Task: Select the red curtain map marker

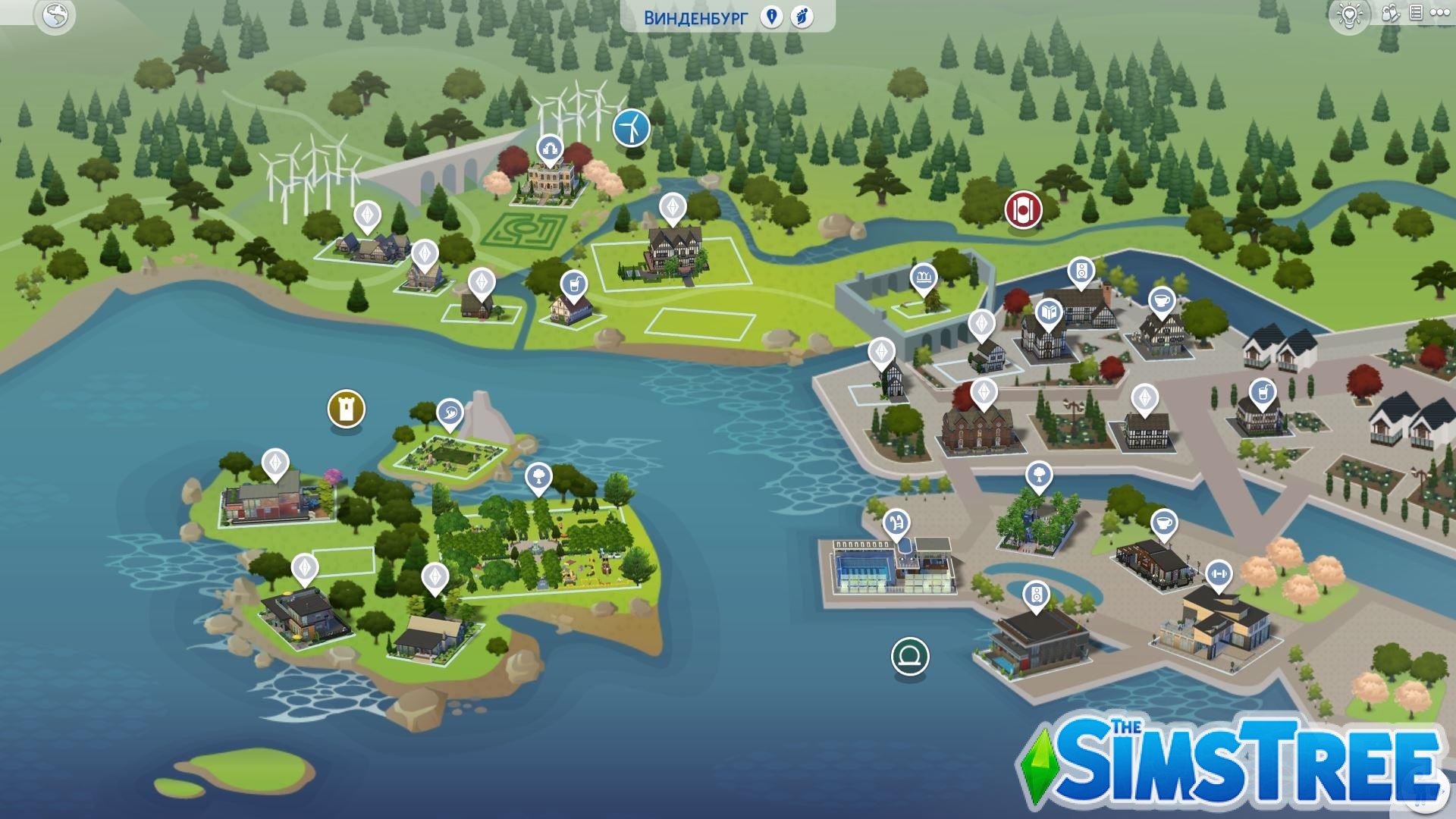Action: 1023,209
